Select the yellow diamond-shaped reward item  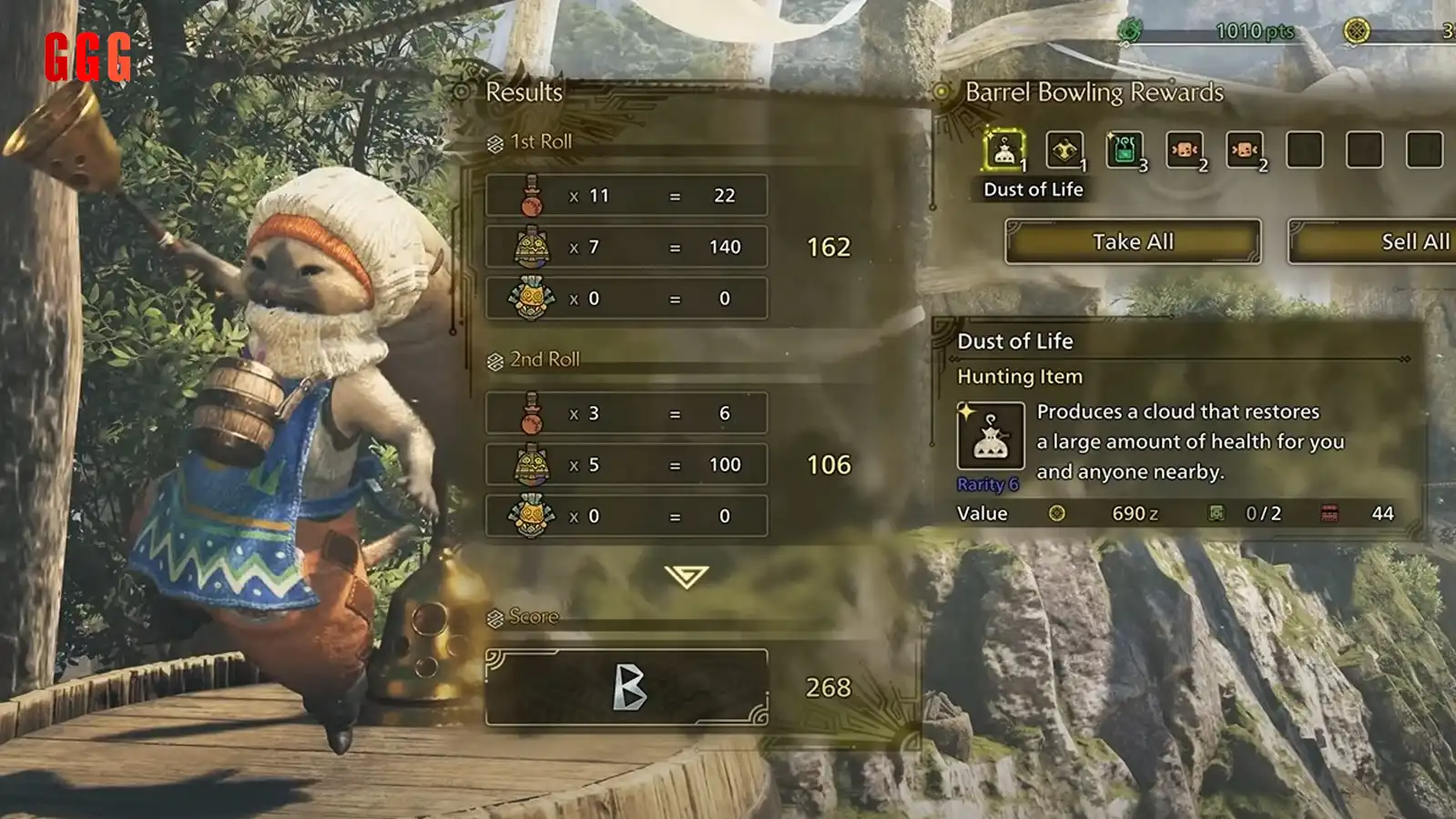coord(1064,150)
